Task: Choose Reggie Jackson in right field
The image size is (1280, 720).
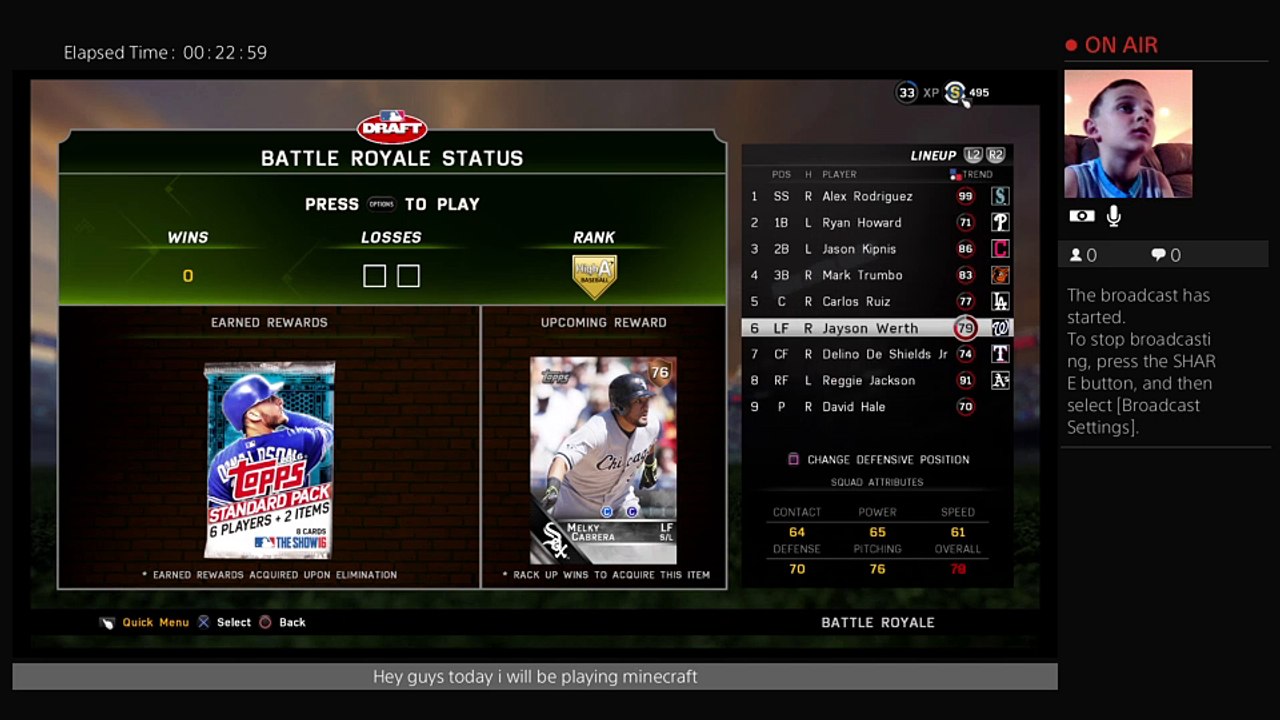Action: click(868, 380)
